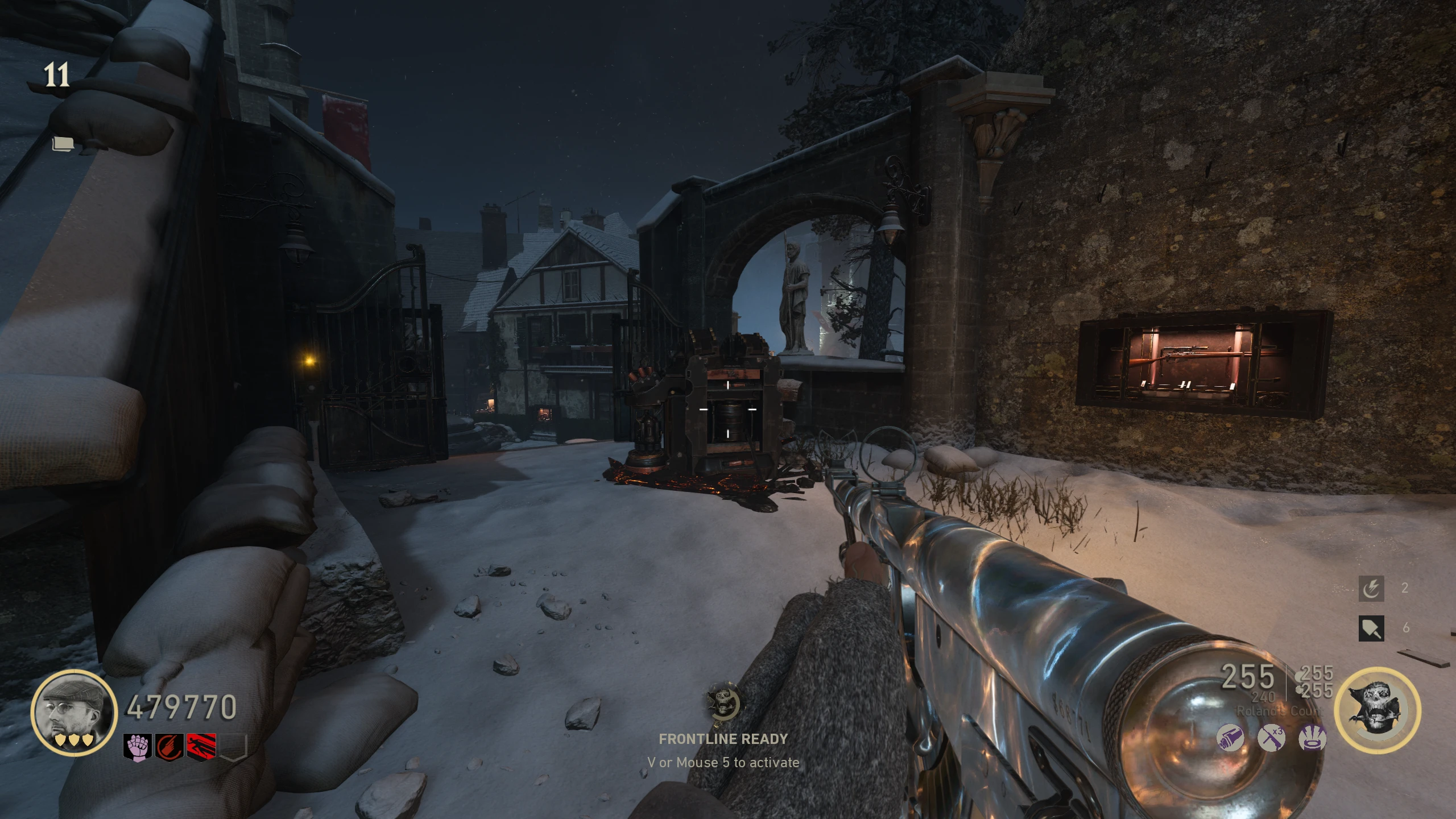This screenshot has width=1456, height=819.
Task: Click the x3 weapons mod icon
Action: (1271, 738)
